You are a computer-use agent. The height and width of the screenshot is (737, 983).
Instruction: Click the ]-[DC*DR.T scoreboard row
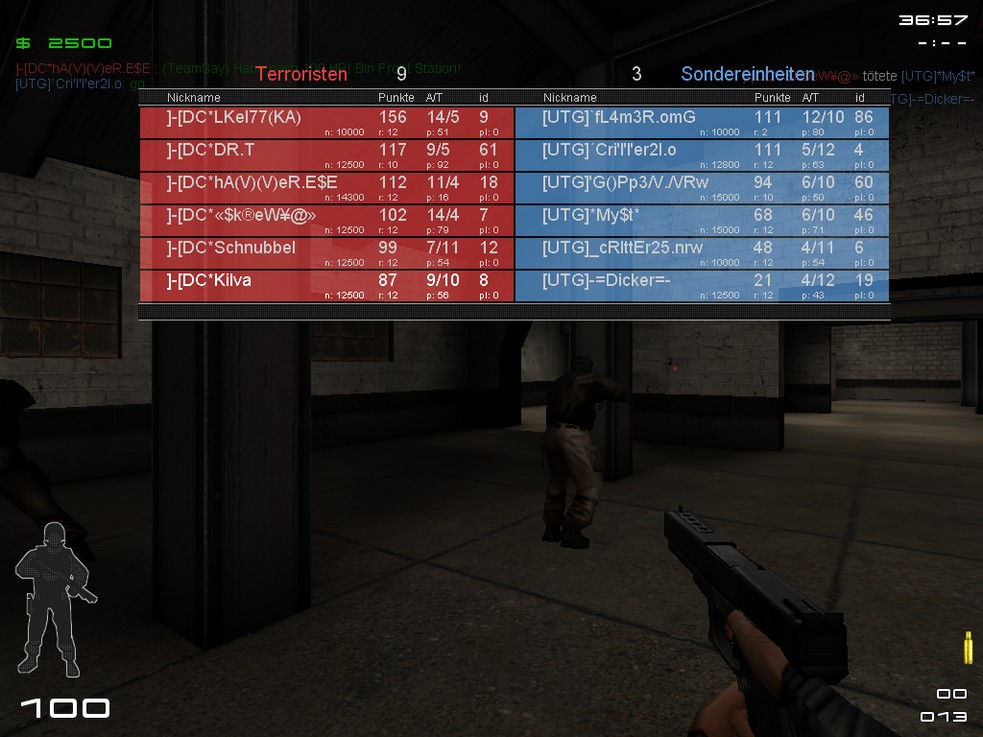click(326, 154)
